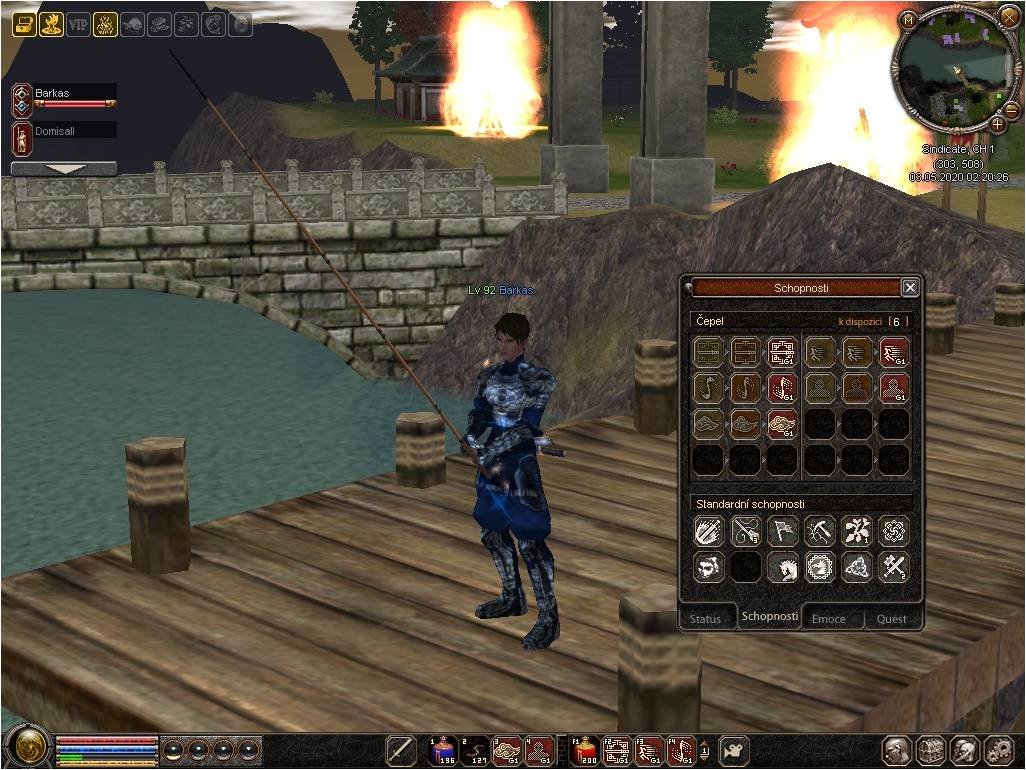Open the gear settings button
Screen dimensions: 1026x770
click(x=999, y=750)
